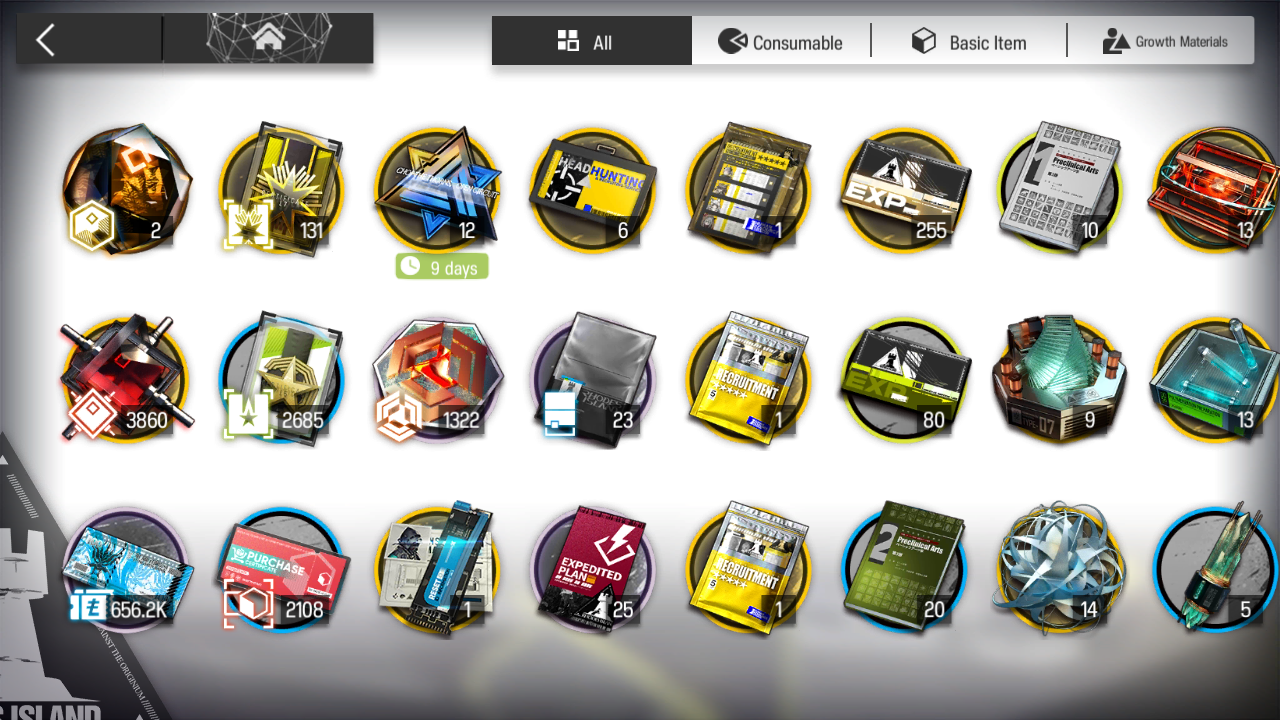Go back using the arrow button
Screen dimensions: 1280x720
click(x=46, y=40)
